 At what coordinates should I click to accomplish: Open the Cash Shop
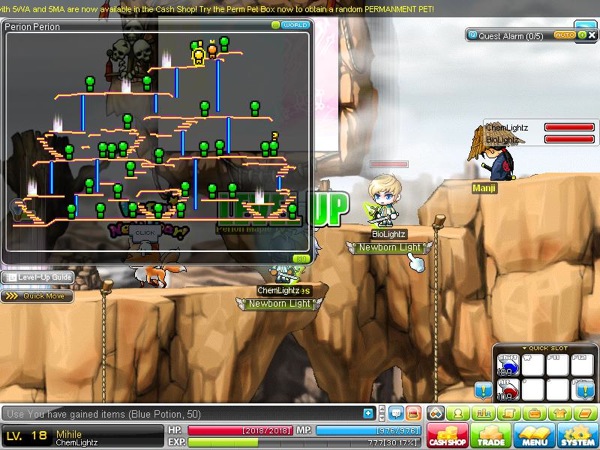446,435
